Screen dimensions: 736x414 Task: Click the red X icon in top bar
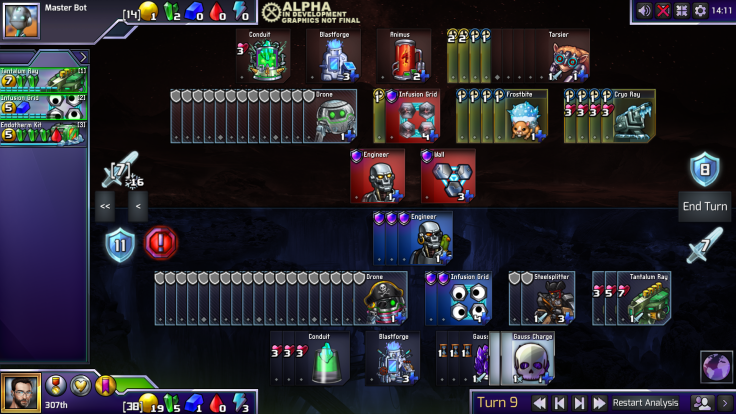coord(663,10)
